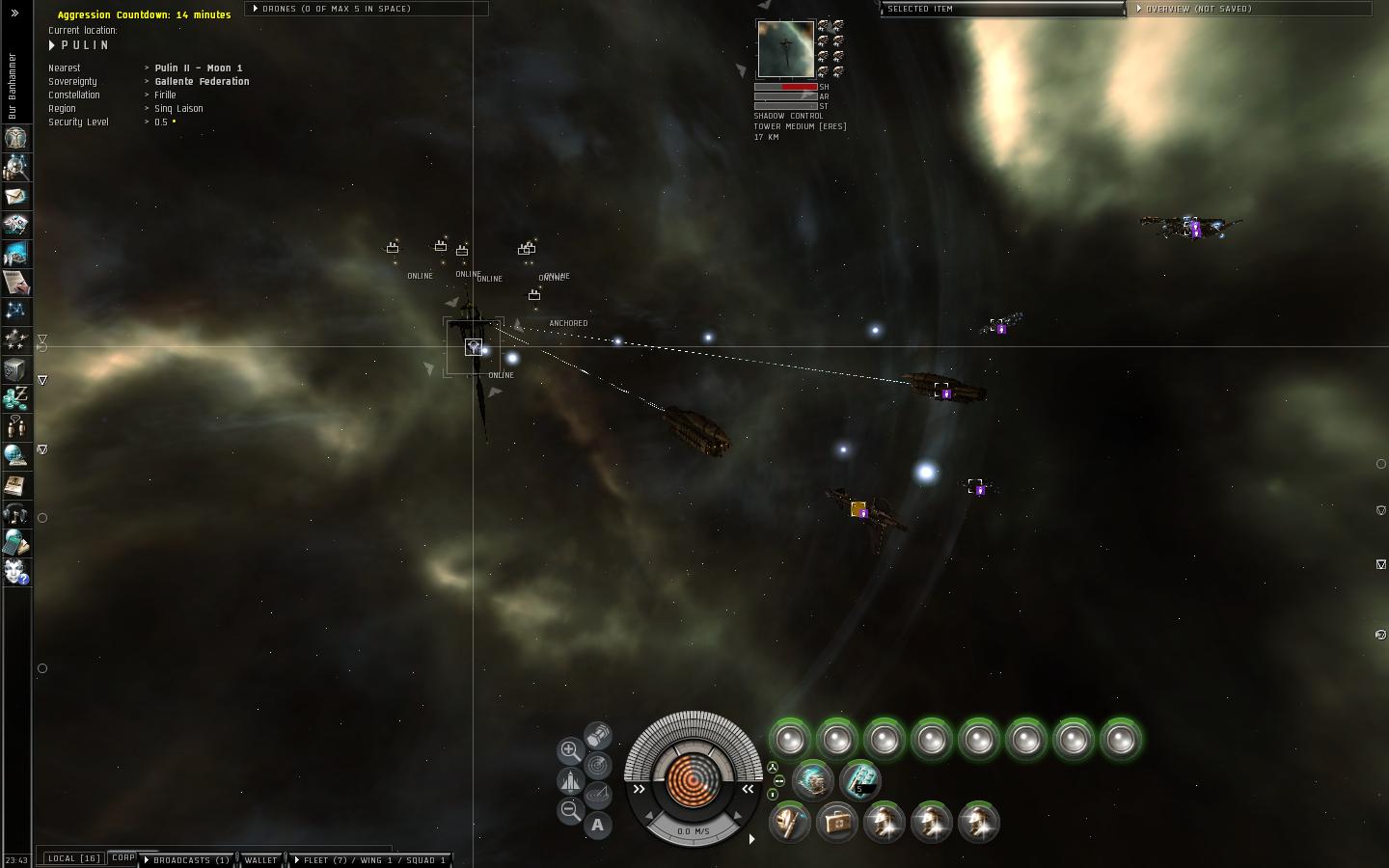Open the People & Places search icon
The image size is (1389, 868).
tap(15, 167)
